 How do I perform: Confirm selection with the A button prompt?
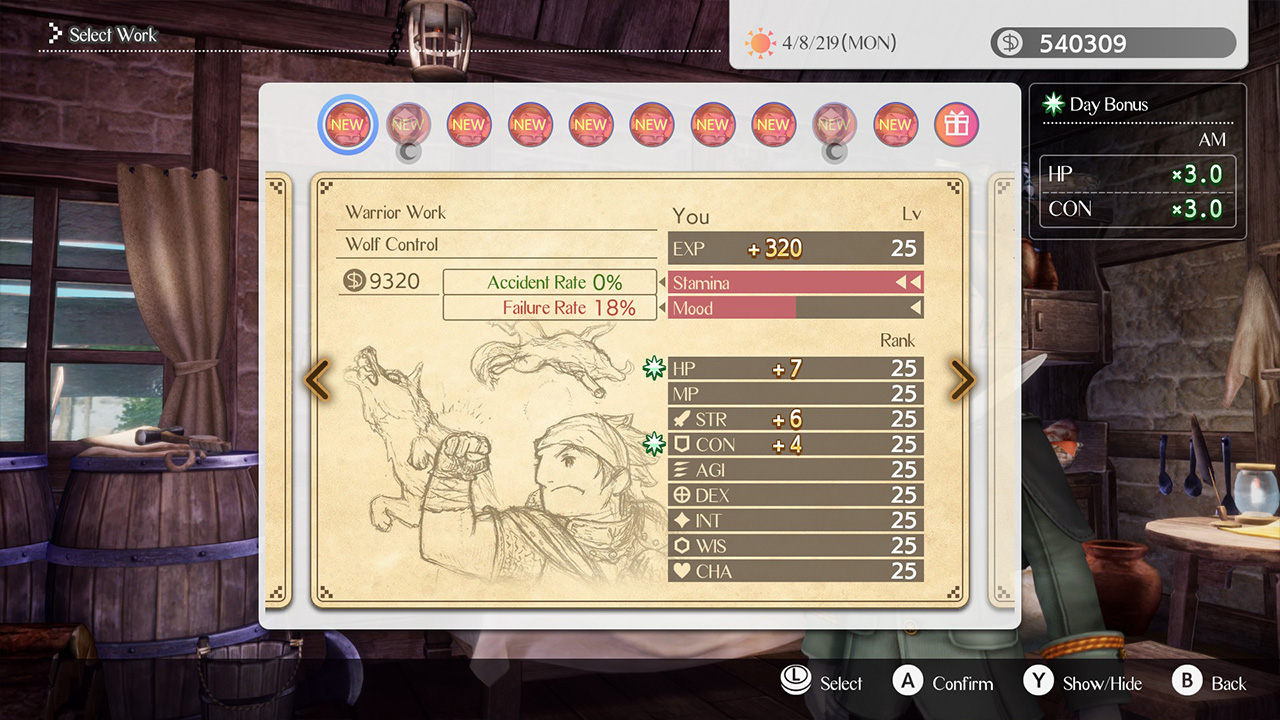coord(906,682)
